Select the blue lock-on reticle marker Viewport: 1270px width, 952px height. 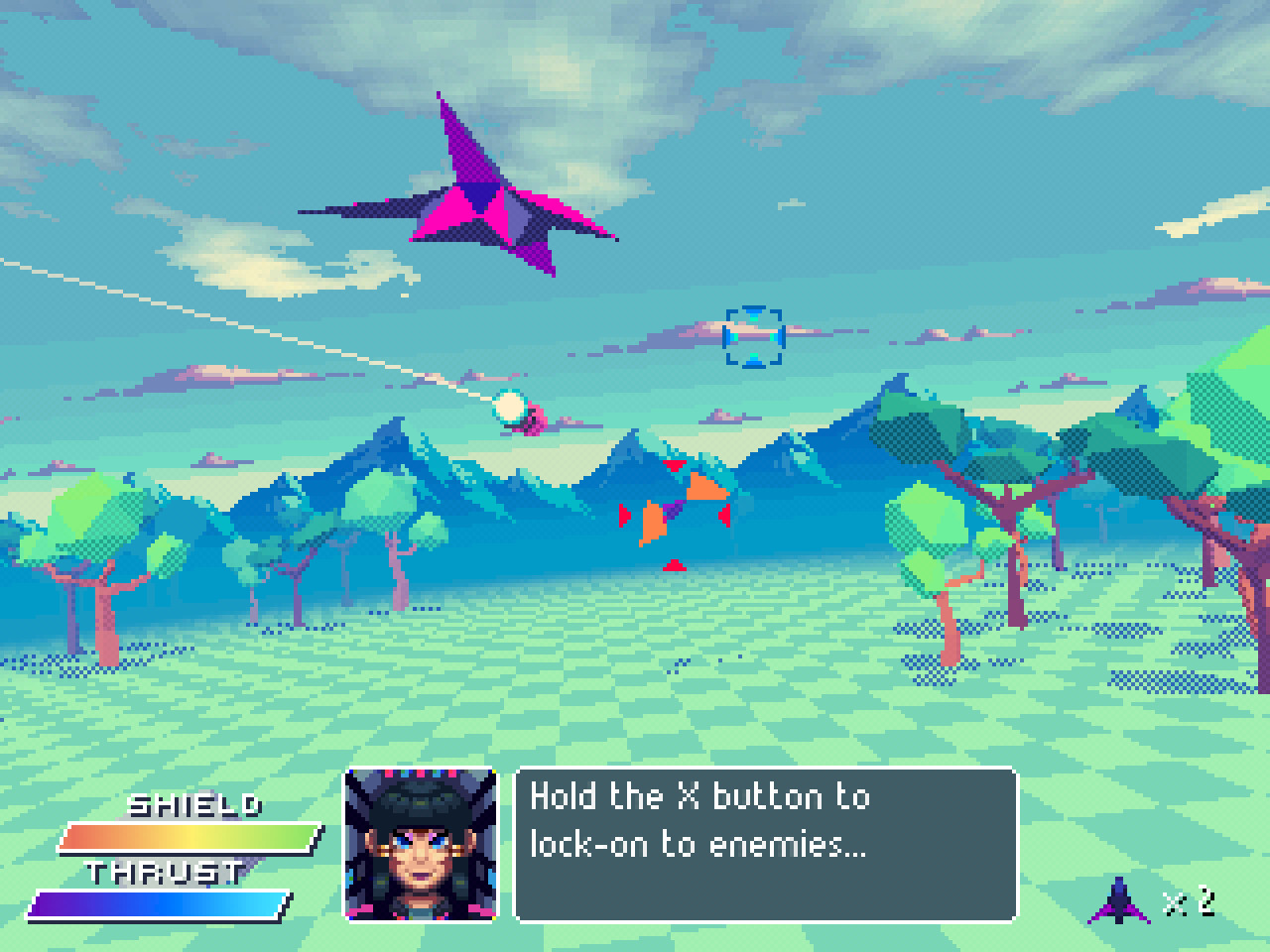point(756,339)
